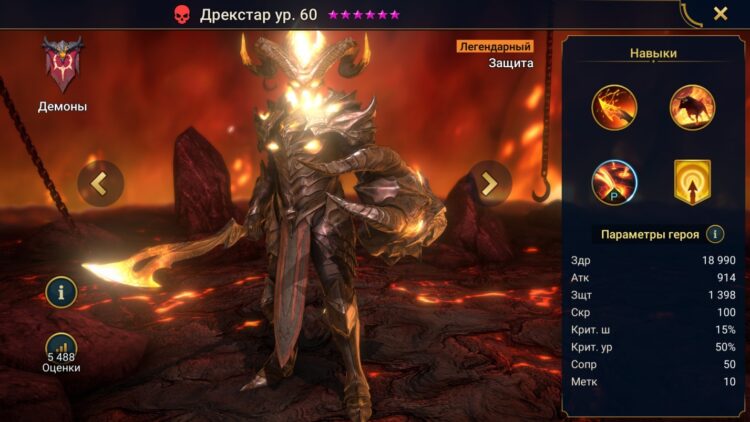Show the next champion with right arrow
The height and width of the screenshot is (422, 750).
tap(490, 183)
